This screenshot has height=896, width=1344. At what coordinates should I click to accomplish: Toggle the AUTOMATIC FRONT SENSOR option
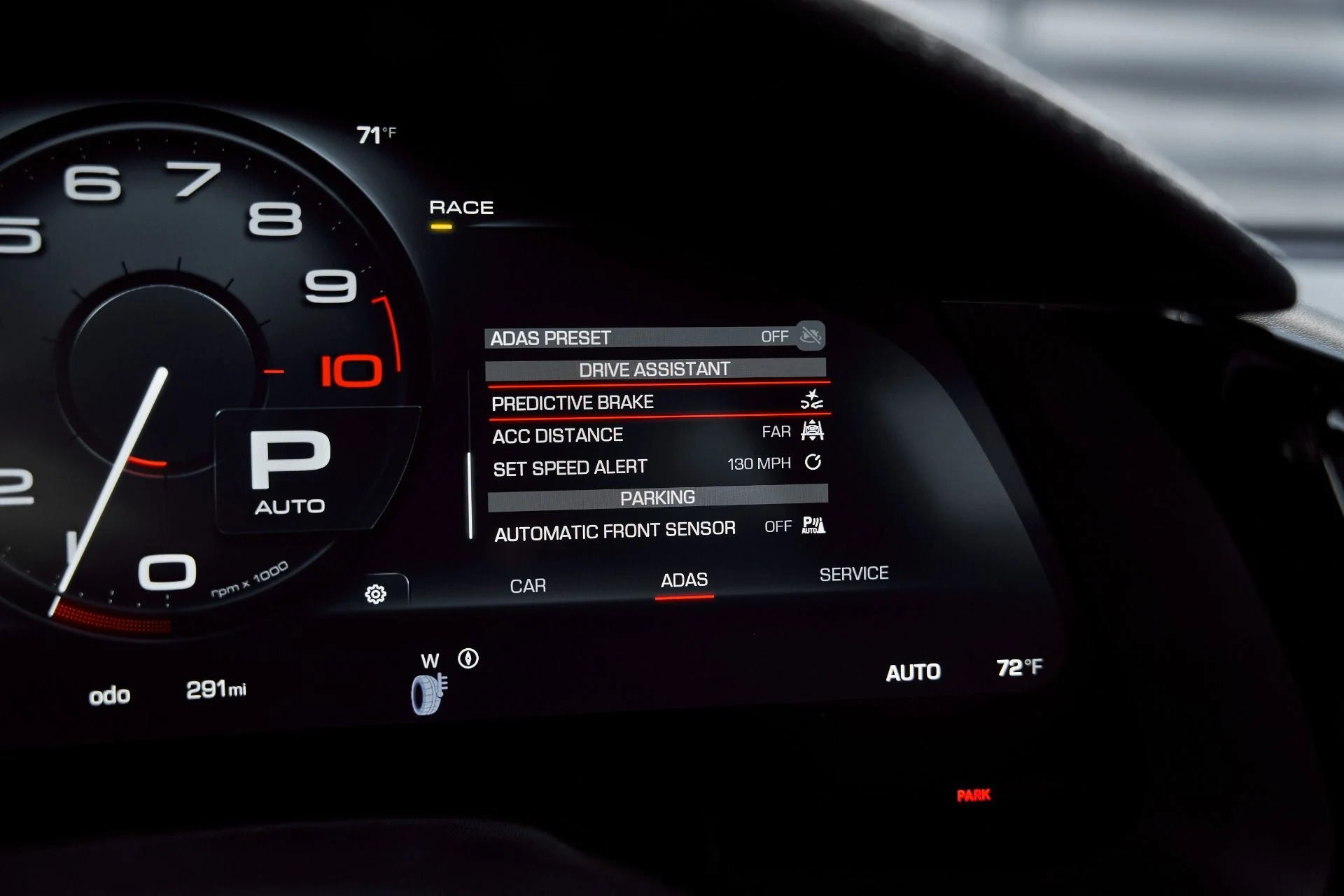click(x=658, y=530)
